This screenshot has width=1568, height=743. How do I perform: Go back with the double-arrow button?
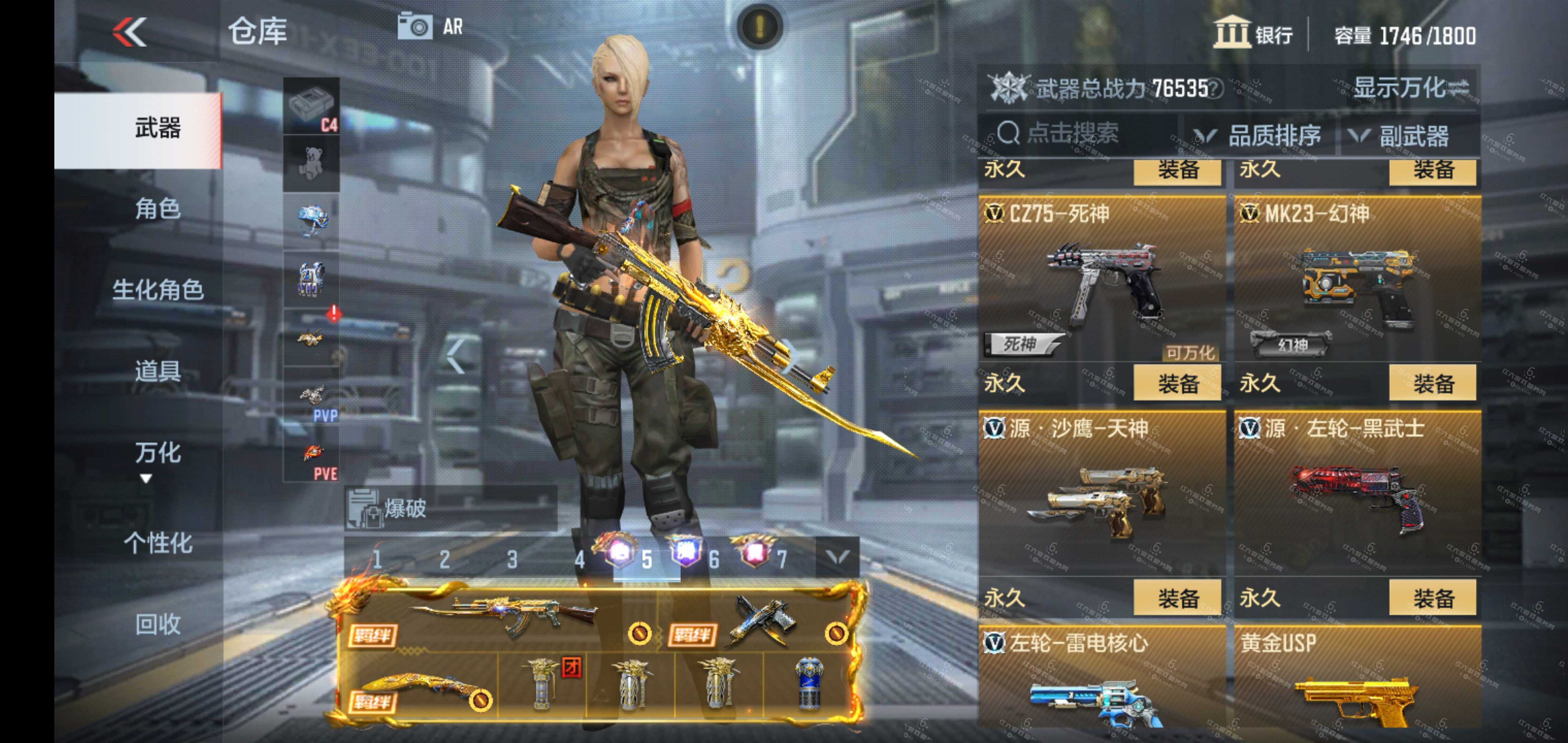(x=130, y=32)
